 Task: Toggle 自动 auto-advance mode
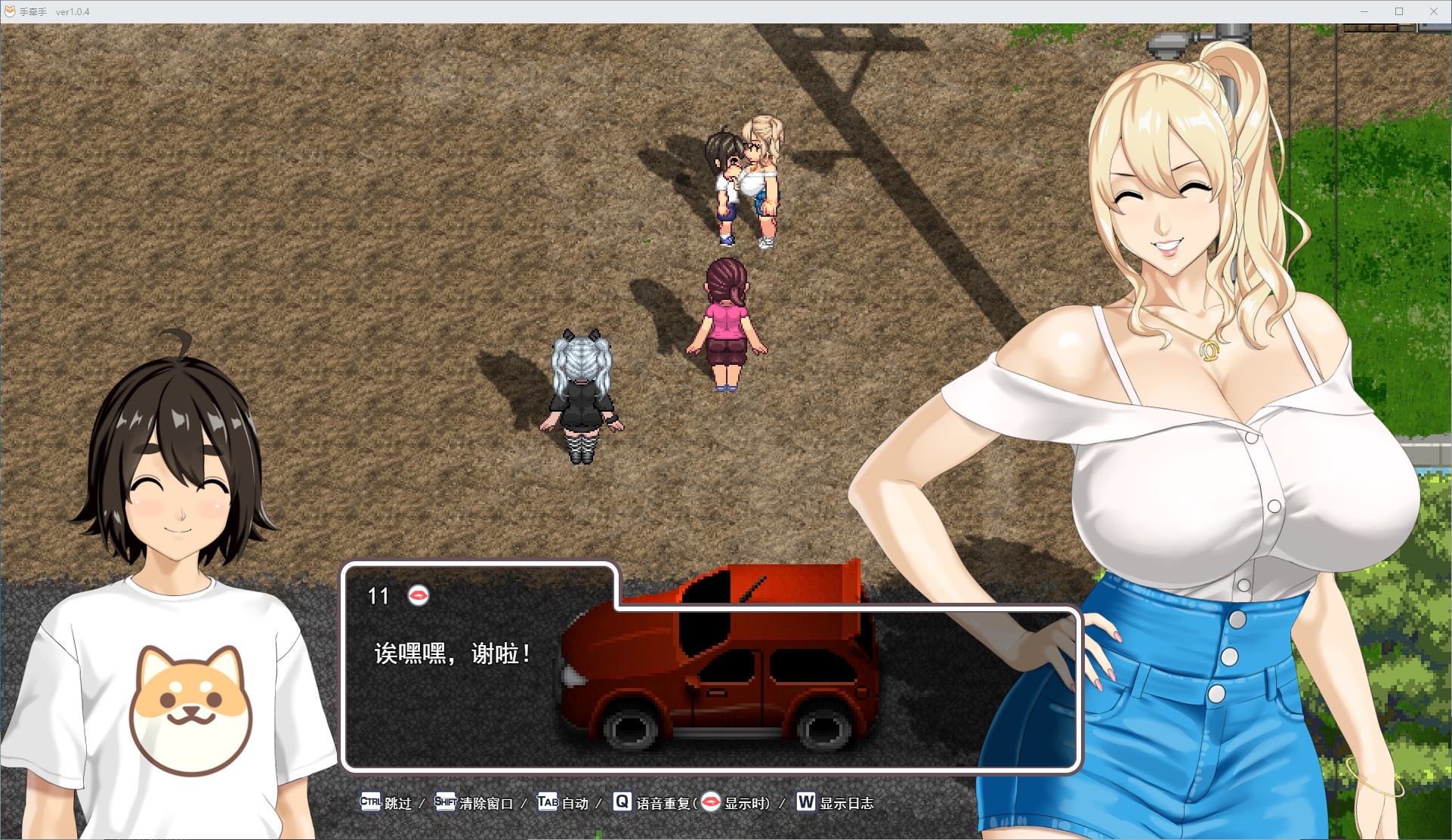pyautogui.click(x=574, y=803)
